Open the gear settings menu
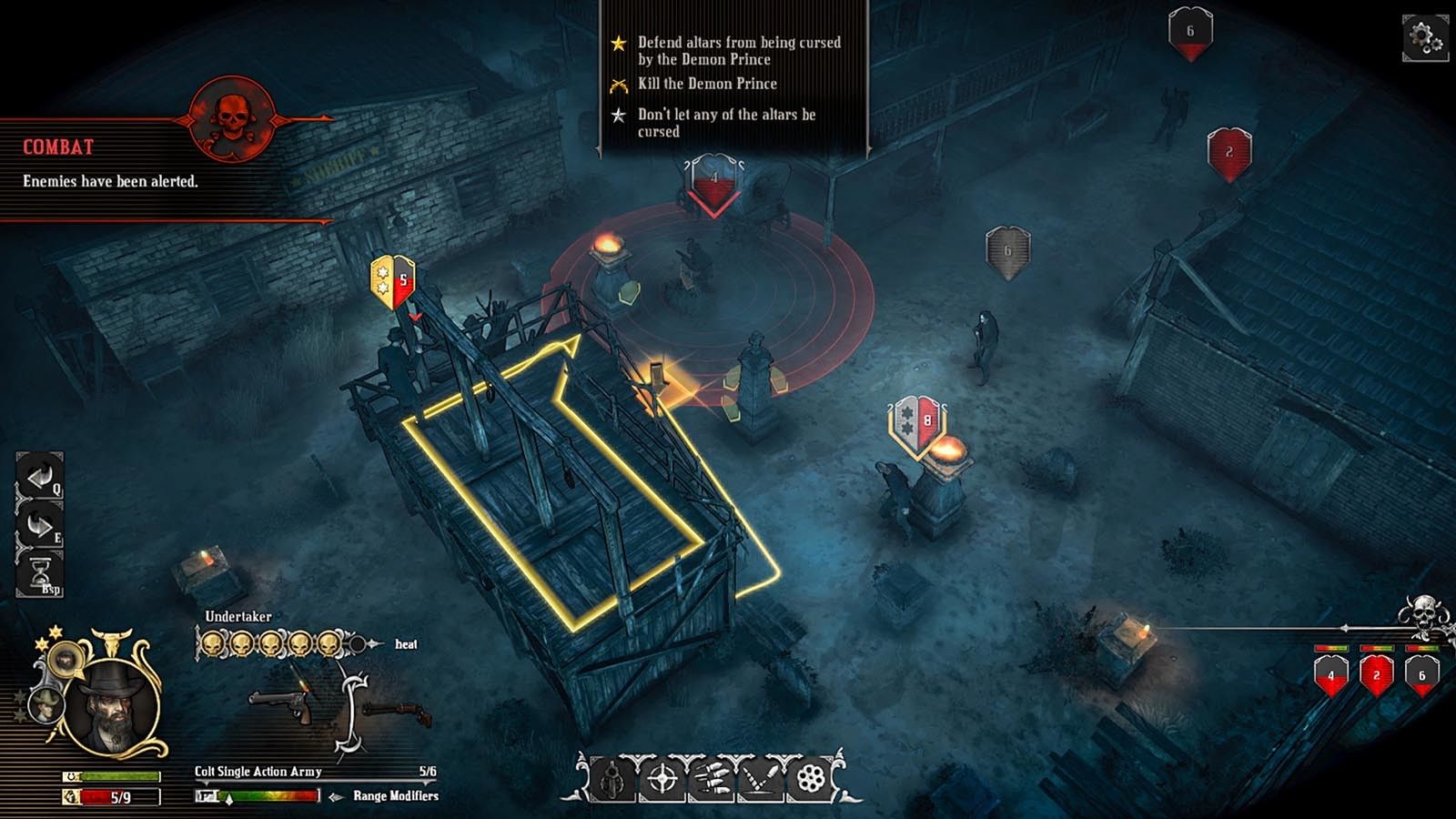This screenshot has height=819, width=1456. tap(1423, 38)
